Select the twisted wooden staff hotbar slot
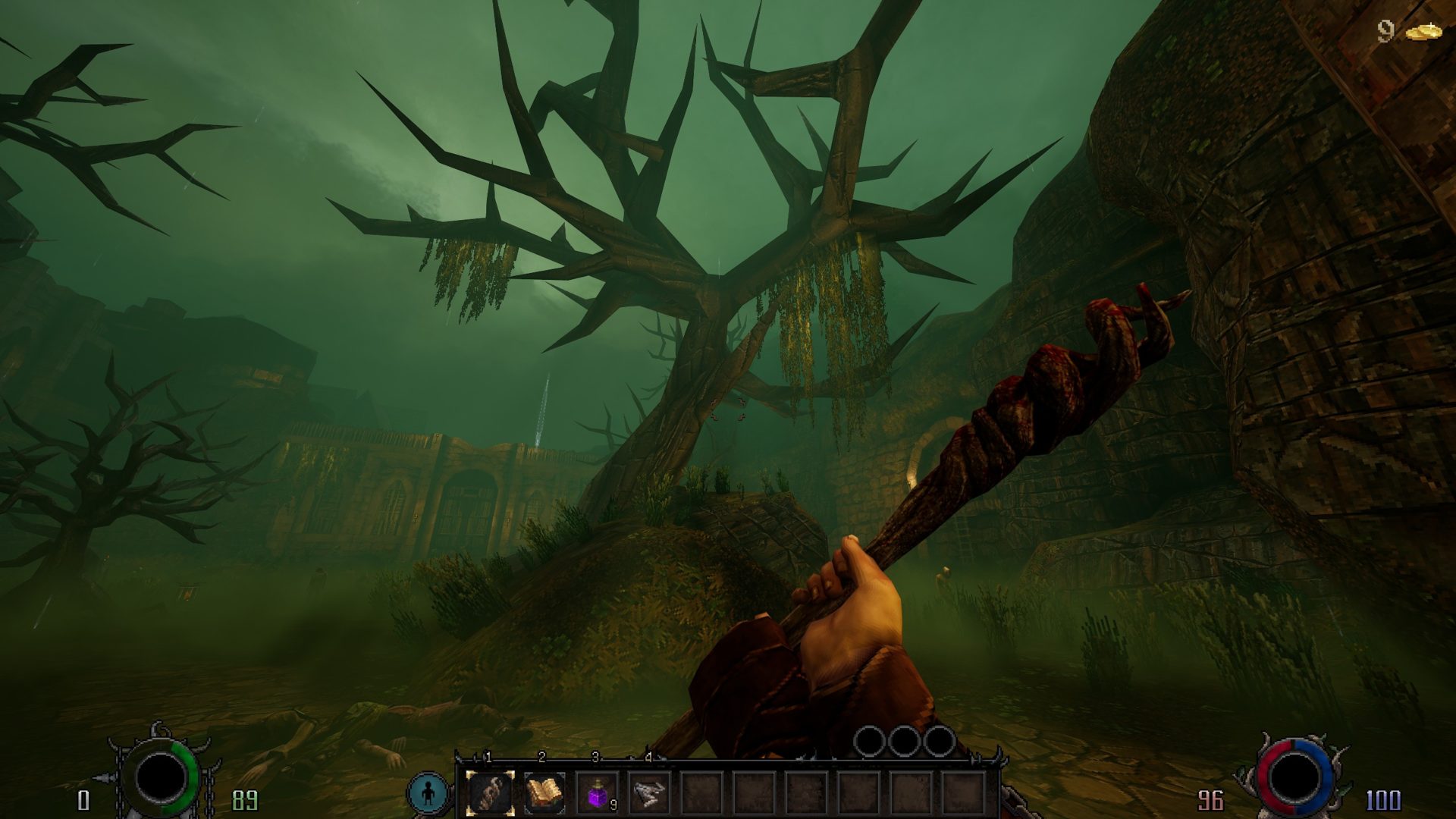The width and height of the screenshot is (1456, 819). [x=490, y=793]
